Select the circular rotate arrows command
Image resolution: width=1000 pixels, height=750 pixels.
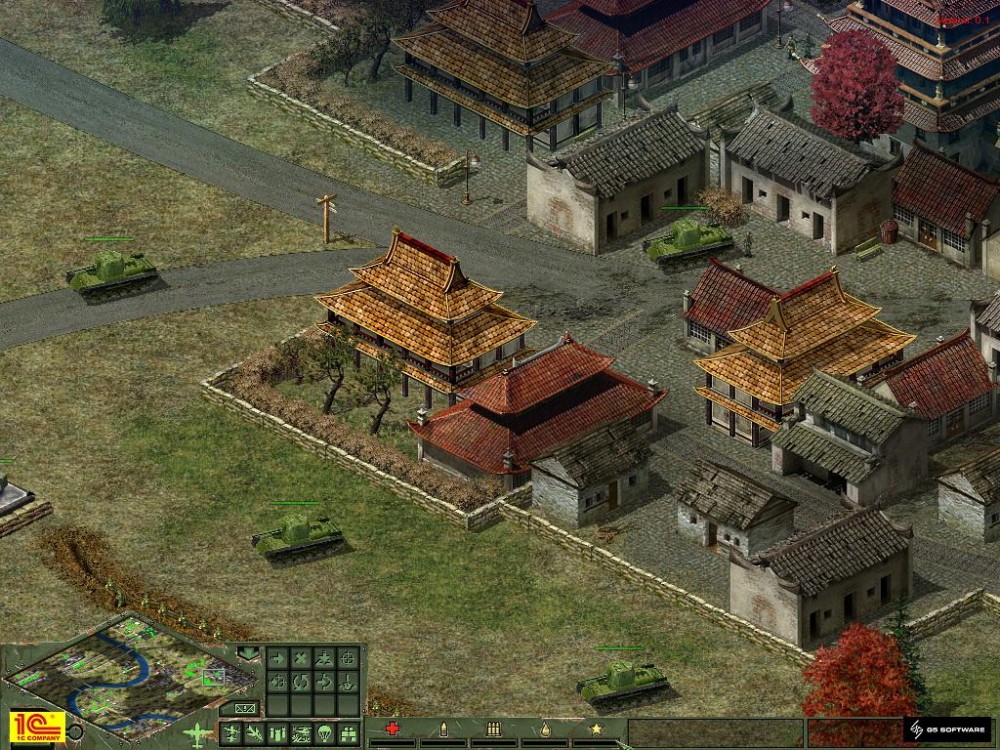[x=300, y=682]
